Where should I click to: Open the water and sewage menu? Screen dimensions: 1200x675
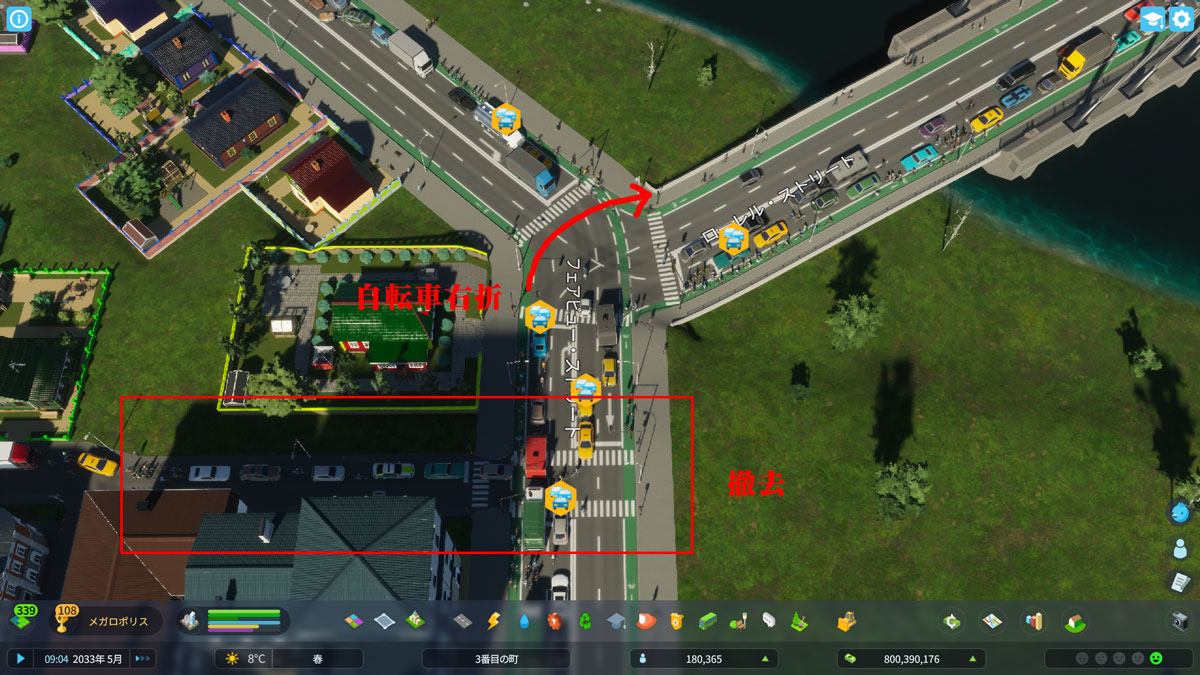(x=524, y=621)
